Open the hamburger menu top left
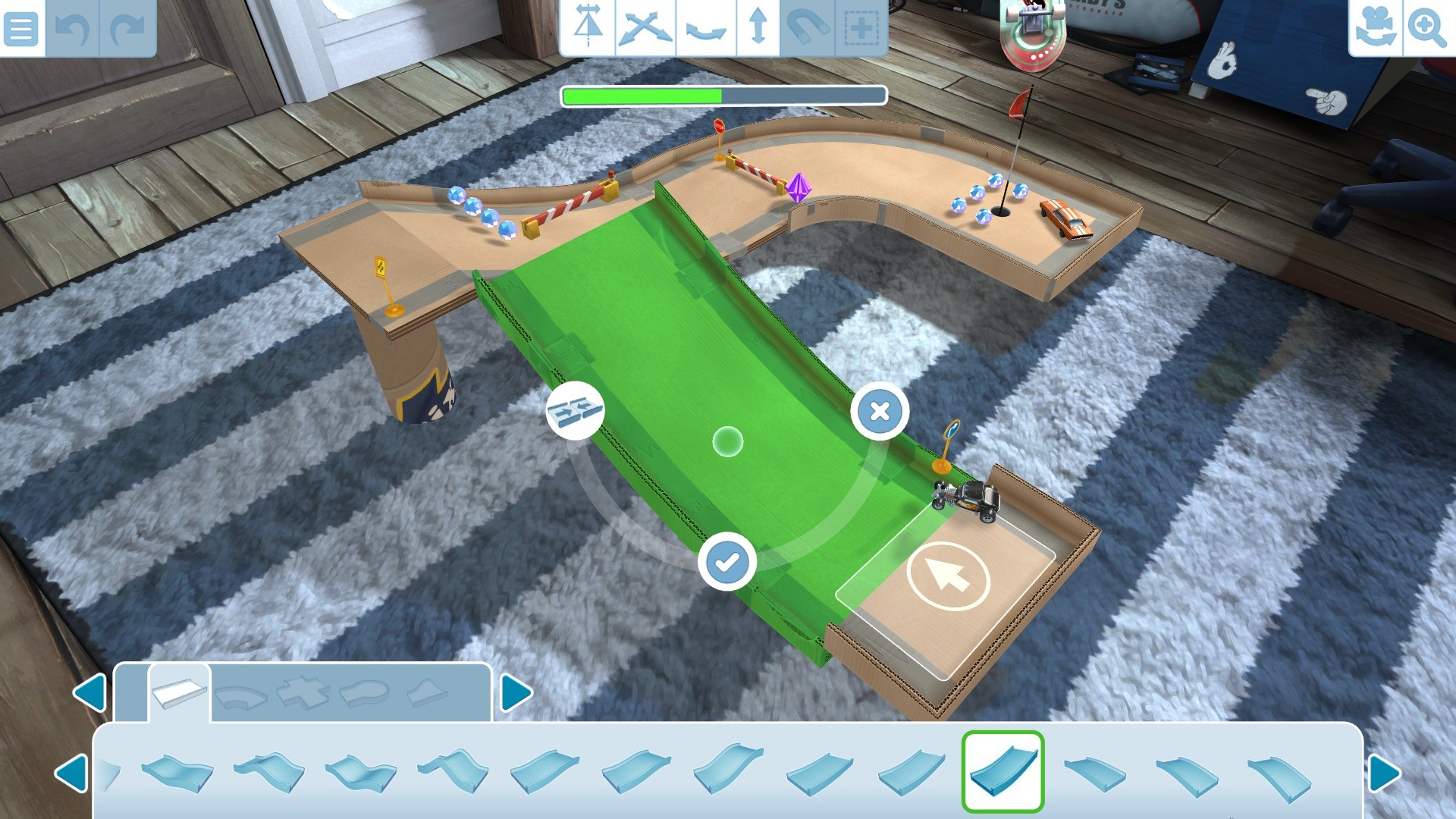The width and height of the screenshot is (1456, 819). (x=21, y=29)
